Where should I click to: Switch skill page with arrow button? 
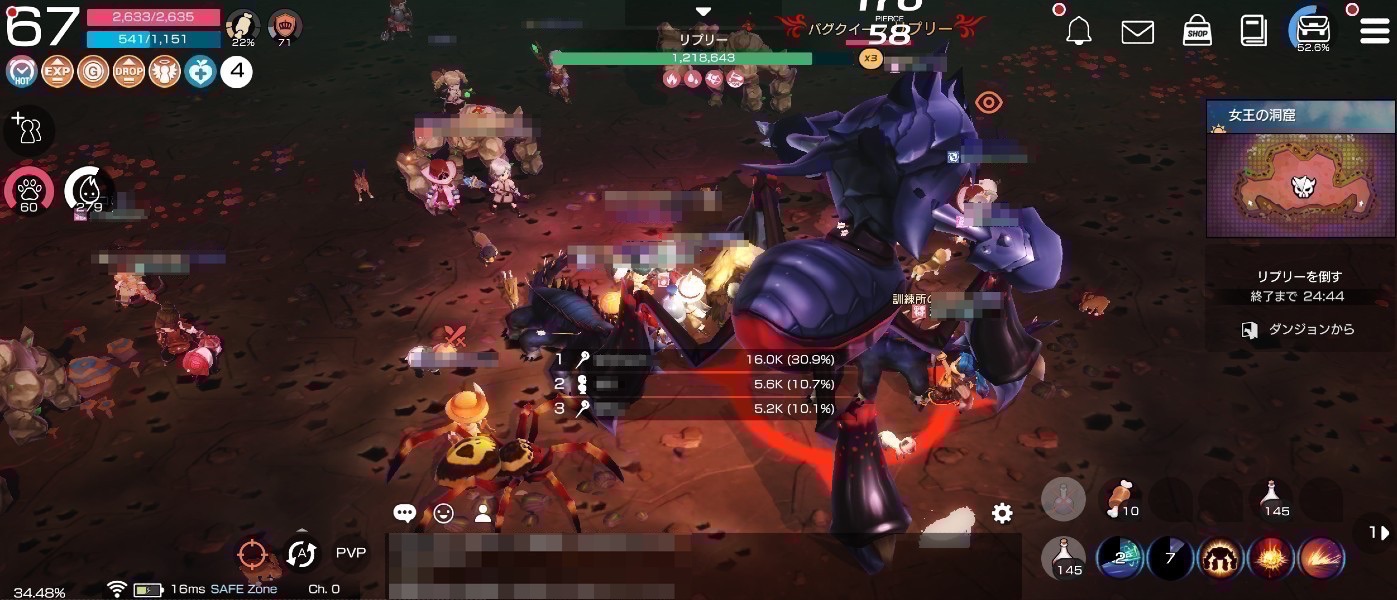(x=1377, y=534)
